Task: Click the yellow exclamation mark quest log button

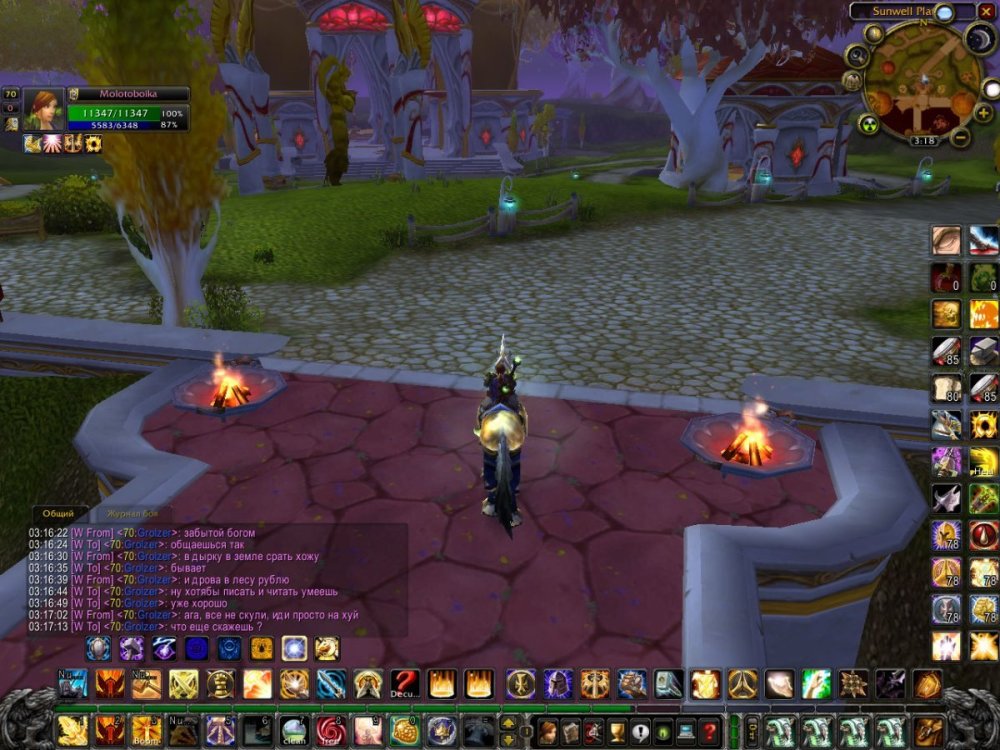Action: click(640, 731)
